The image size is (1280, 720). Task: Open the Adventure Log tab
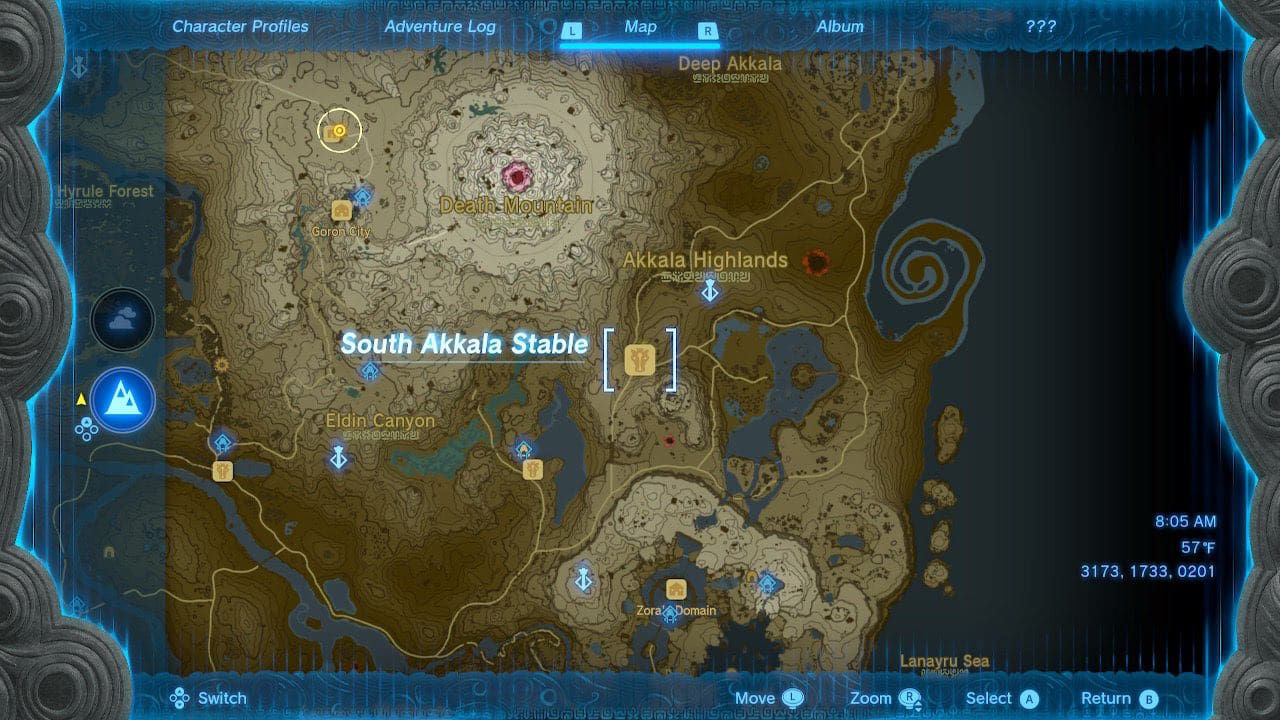(x=440, y=27)
